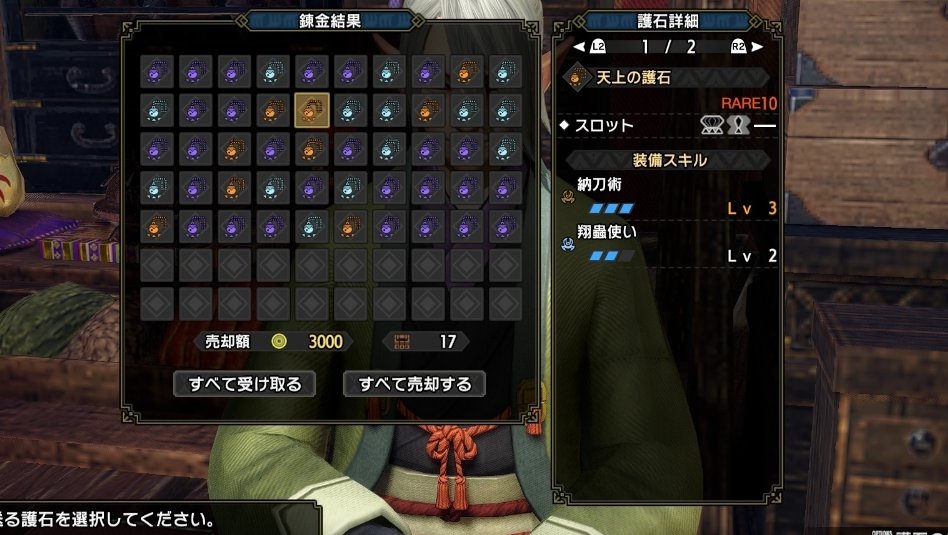Screen dimensions: 948x535
Task: Show the next talisman details page arrow
Action: coord(757,46)
